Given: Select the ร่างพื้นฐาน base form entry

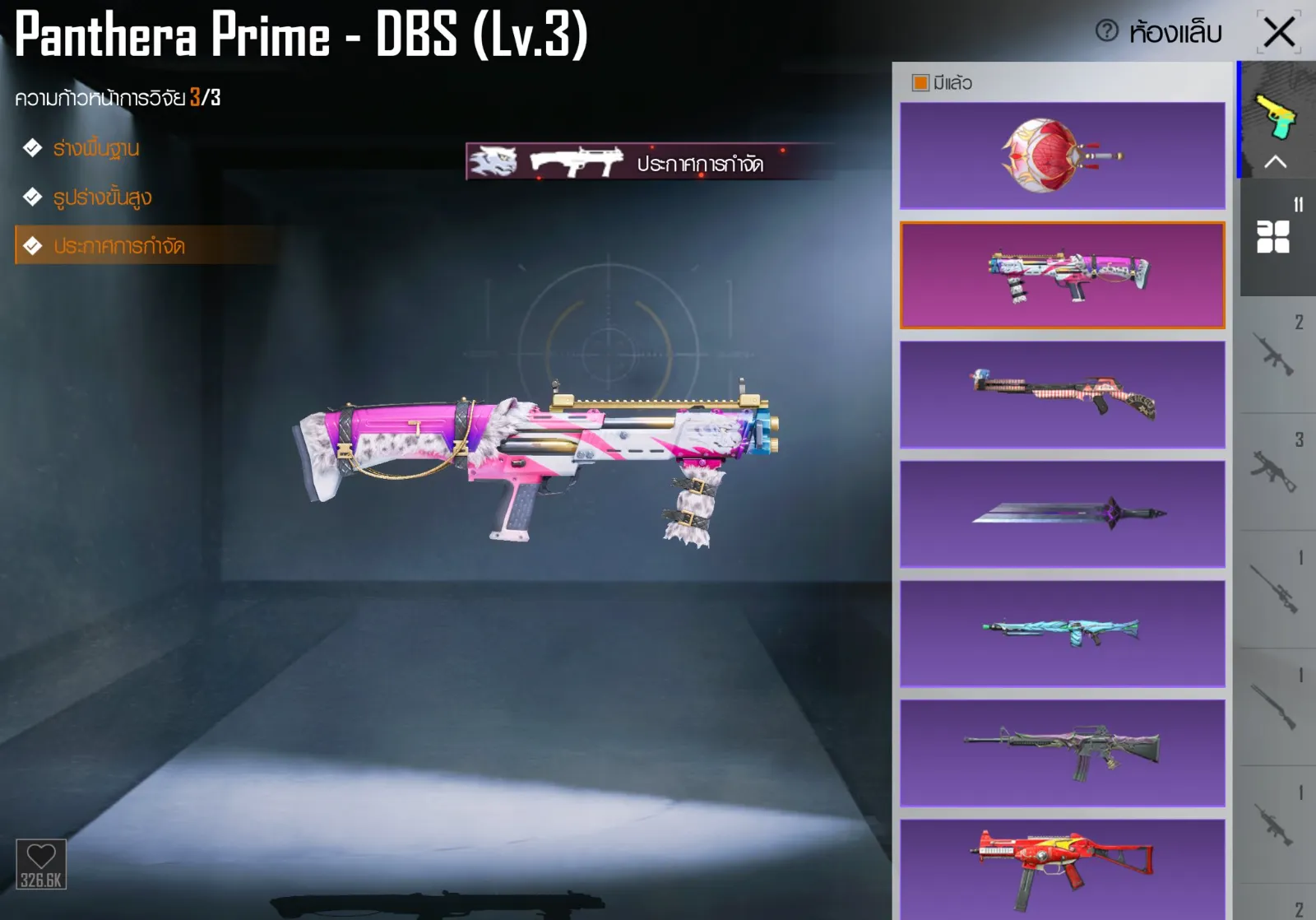Looking at the screenshot, I should pos(95,148).
